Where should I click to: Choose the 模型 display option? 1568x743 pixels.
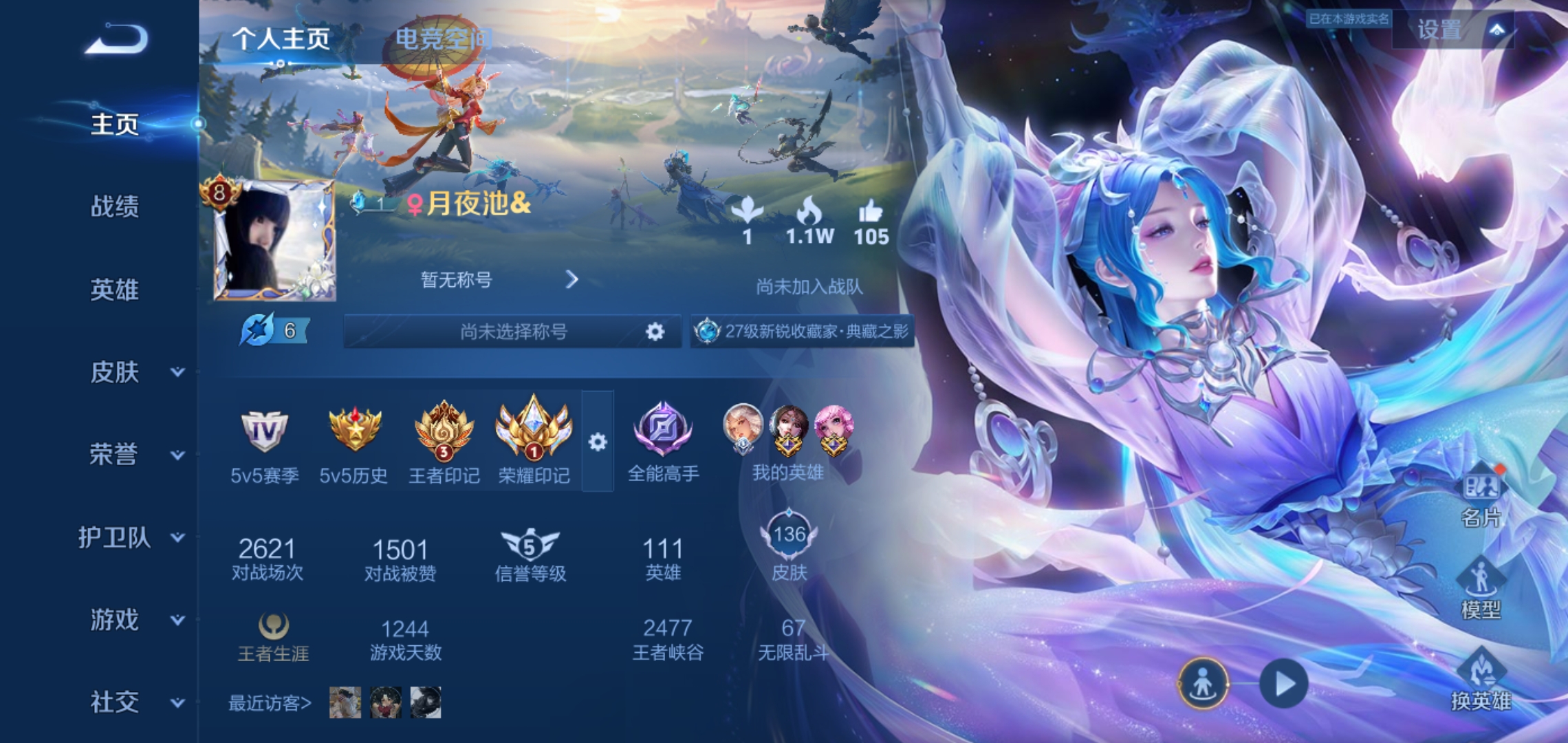tap(1481, 590)
